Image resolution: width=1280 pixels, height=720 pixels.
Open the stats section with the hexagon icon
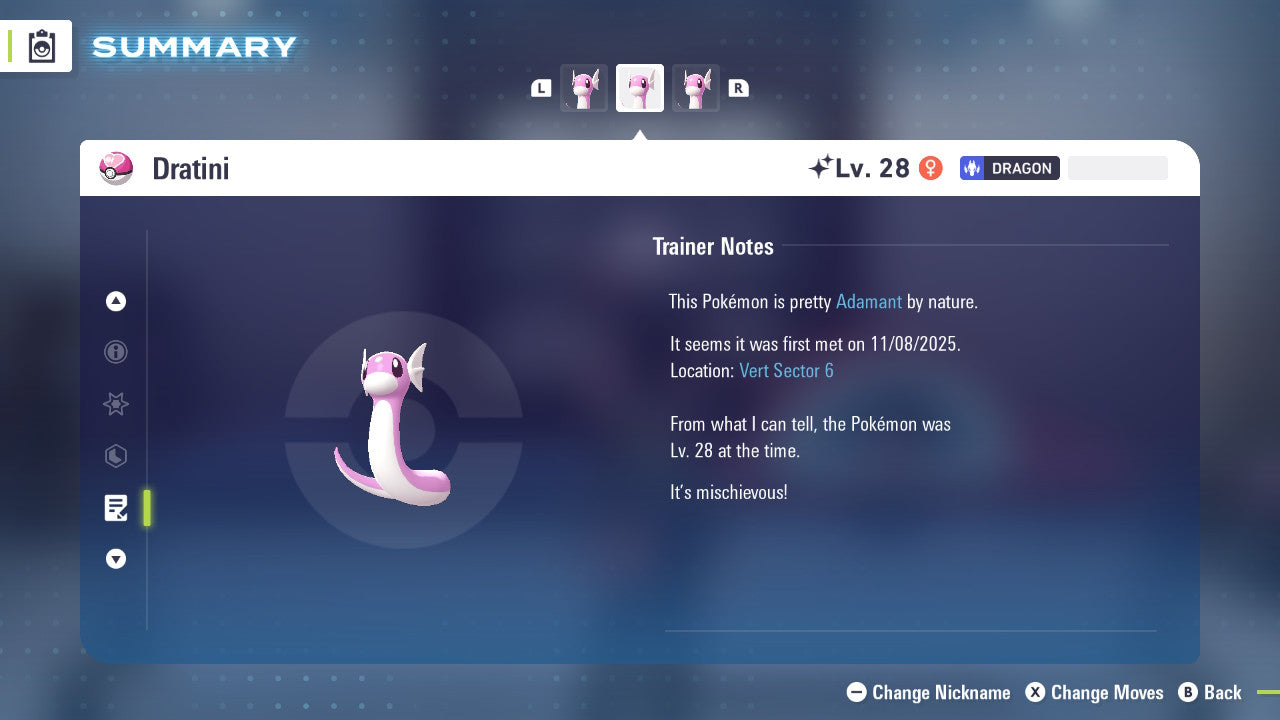point(115,456)
